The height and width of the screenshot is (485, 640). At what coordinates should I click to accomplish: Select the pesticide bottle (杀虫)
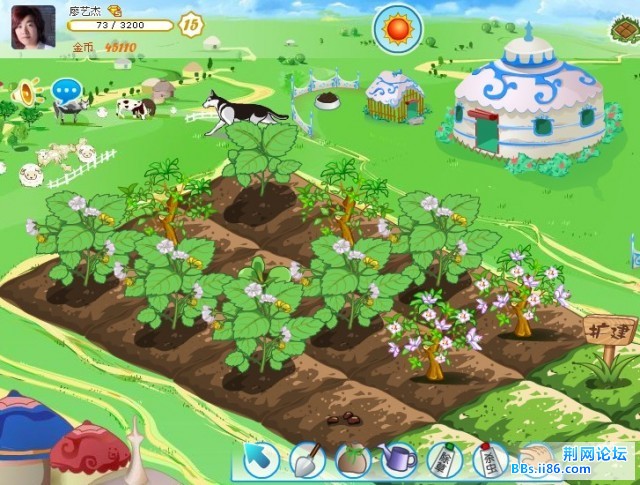(491, 460)
